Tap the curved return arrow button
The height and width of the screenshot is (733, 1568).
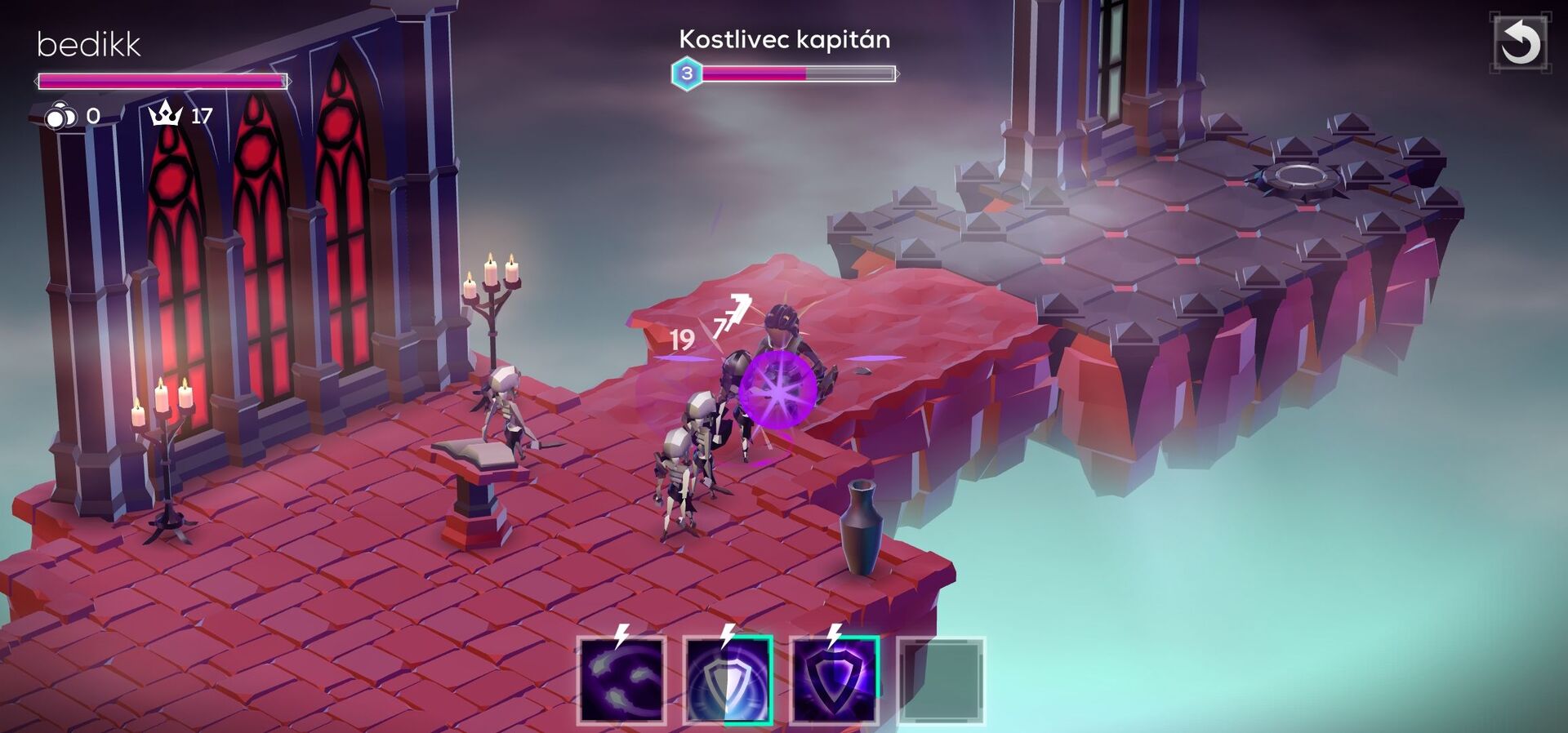point(1520,42)
